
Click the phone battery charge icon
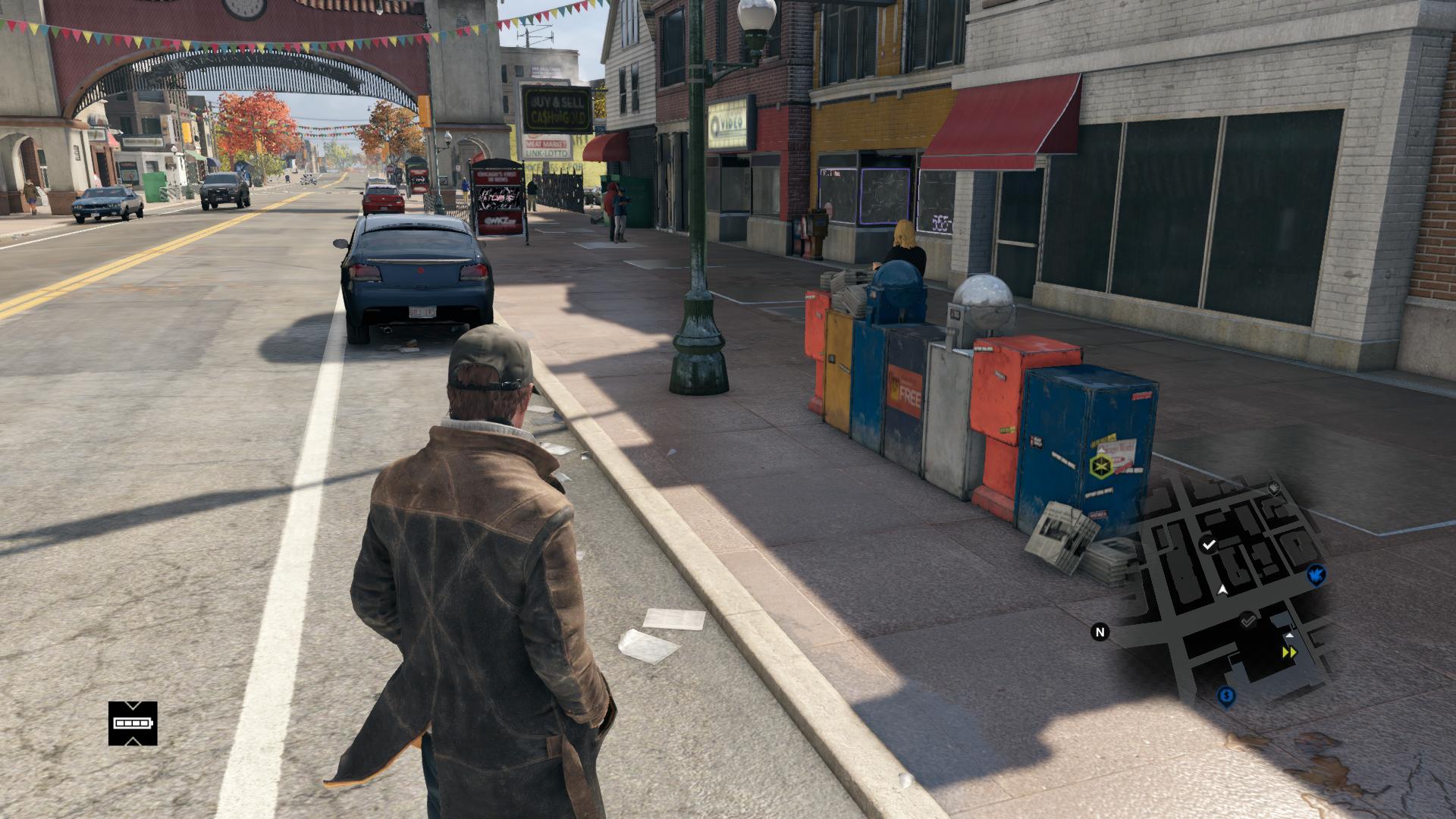pos(133,723)
